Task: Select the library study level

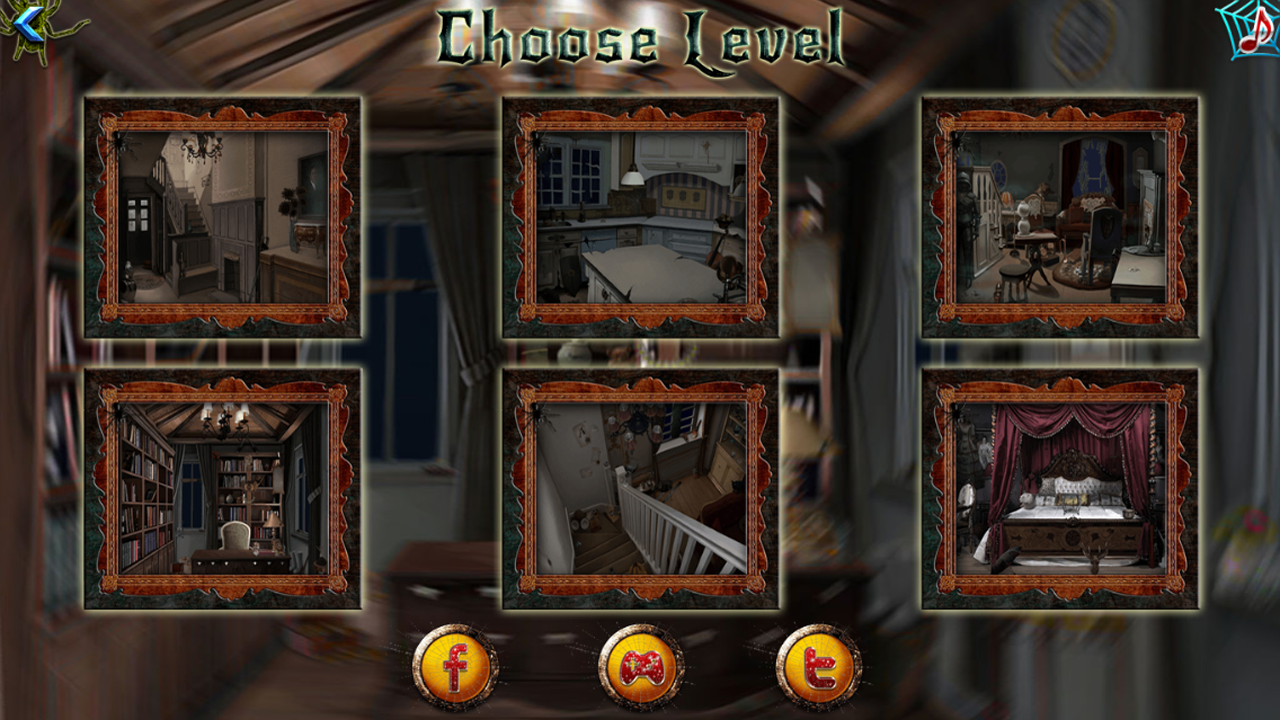Action: 222,493
